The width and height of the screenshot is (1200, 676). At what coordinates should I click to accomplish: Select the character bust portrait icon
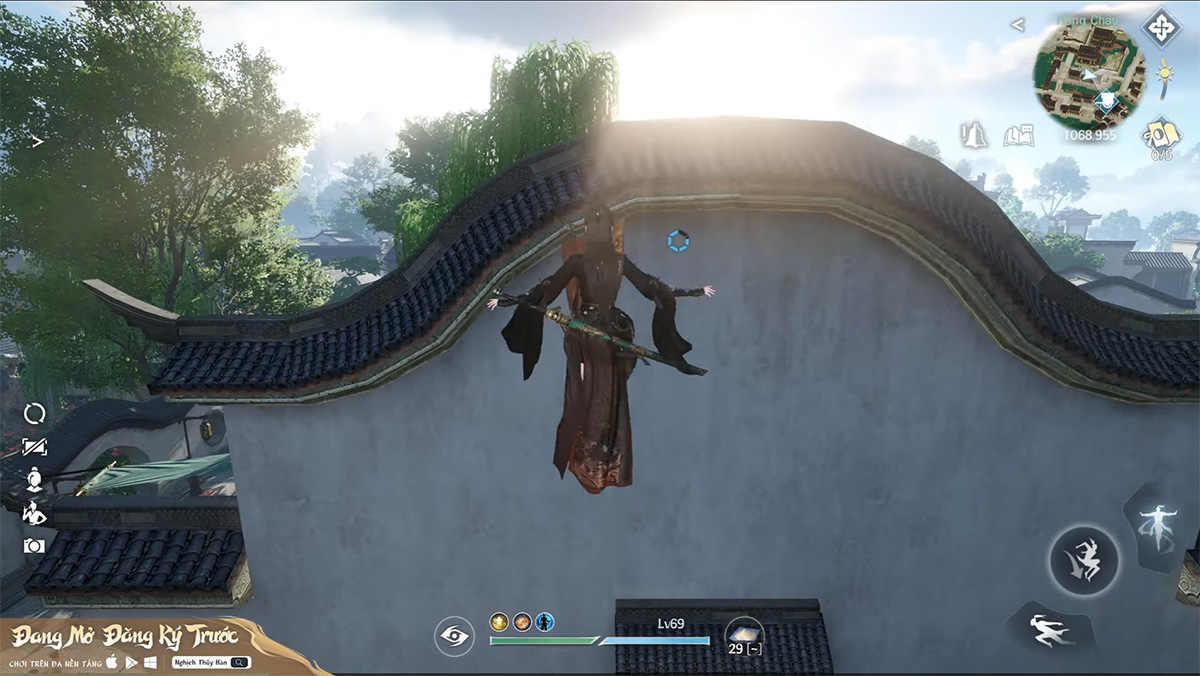pos(35,479)
